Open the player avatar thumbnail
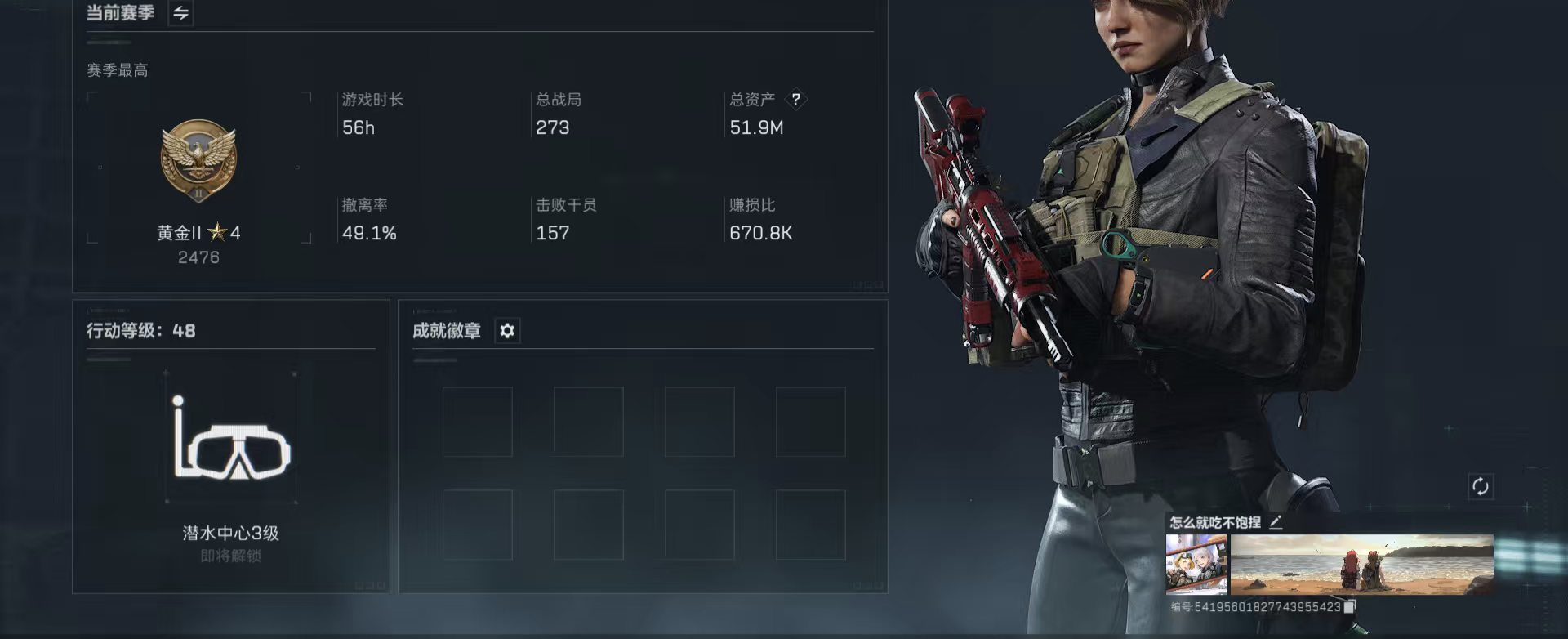The image size is (1568, 639). click(1196, 564)
